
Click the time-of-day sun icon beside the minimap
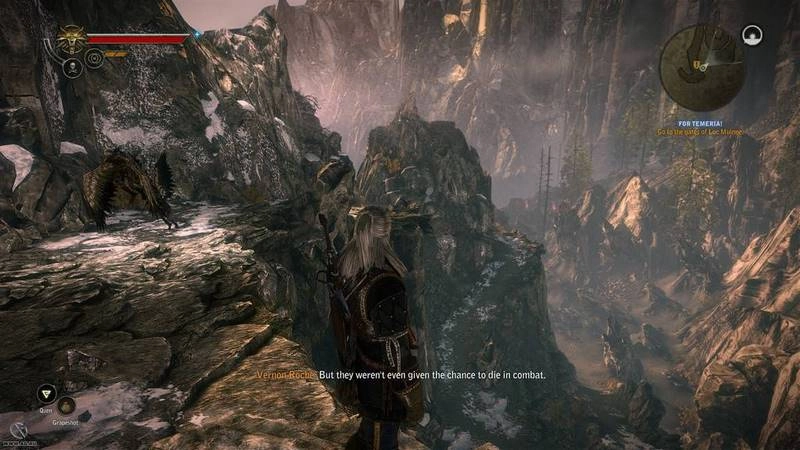tap(751, 37)
